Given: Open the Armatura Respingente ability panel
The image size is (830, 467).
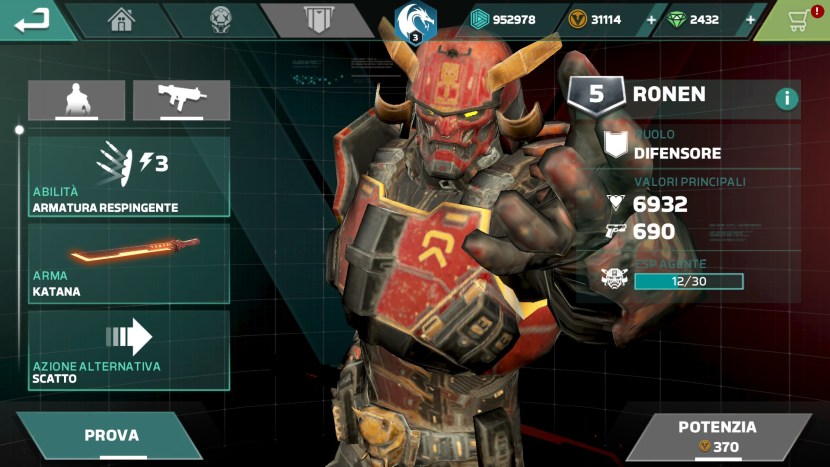Looking at the screenshot, I should [129, 177].
